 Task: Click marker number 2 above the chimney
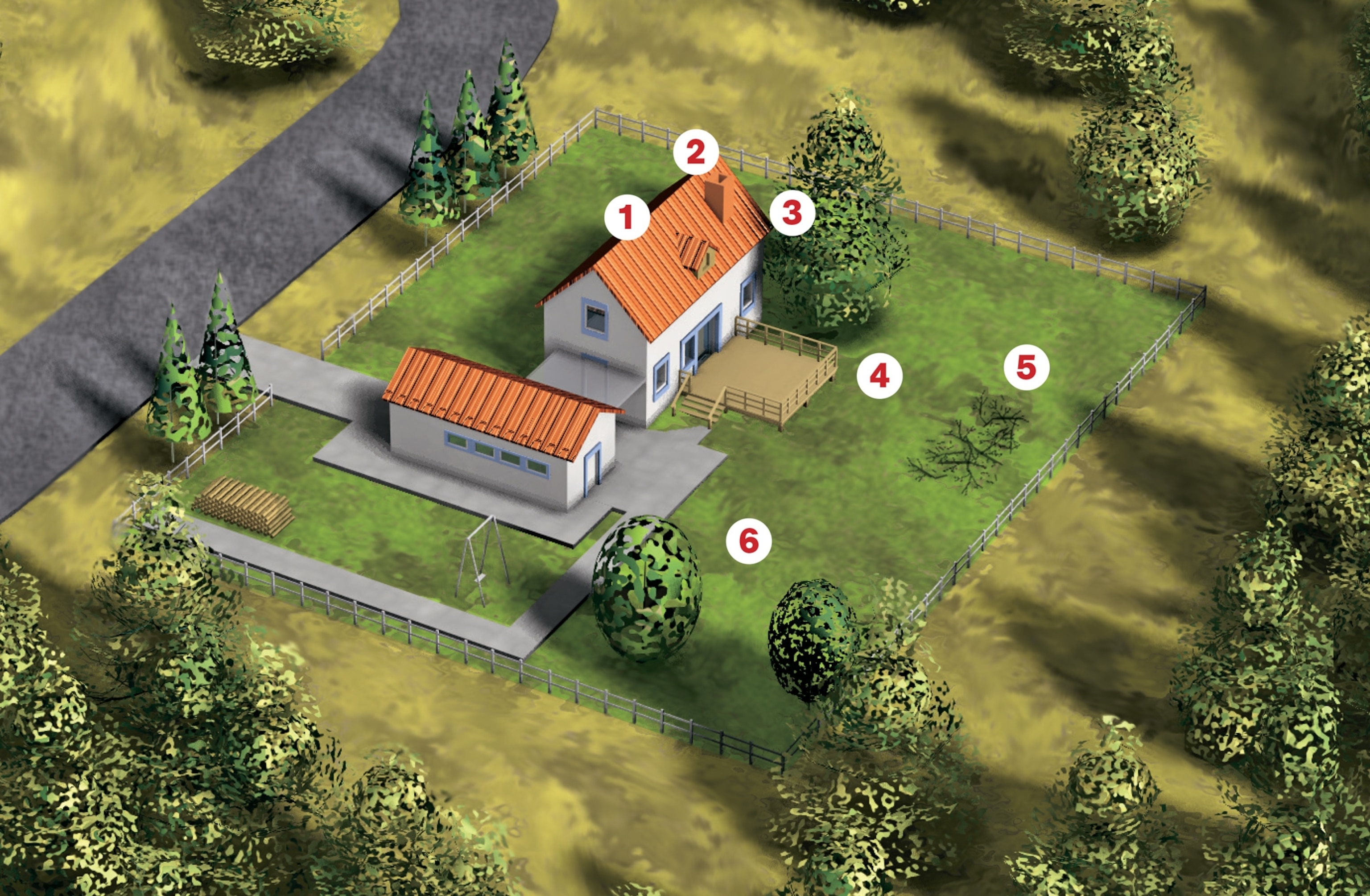click(696, 152)
